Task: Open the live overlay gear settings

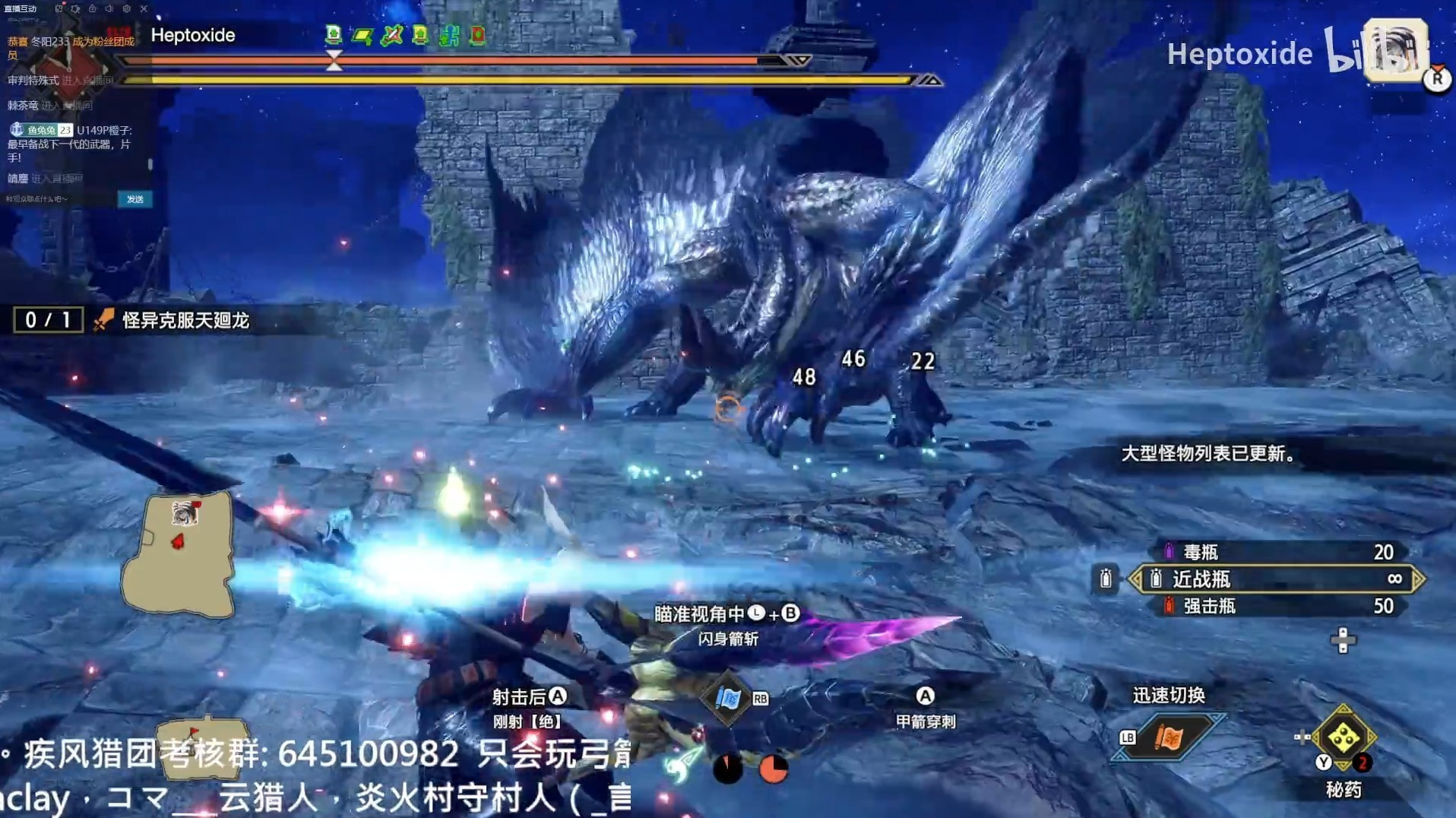Action: coord(126,9)
